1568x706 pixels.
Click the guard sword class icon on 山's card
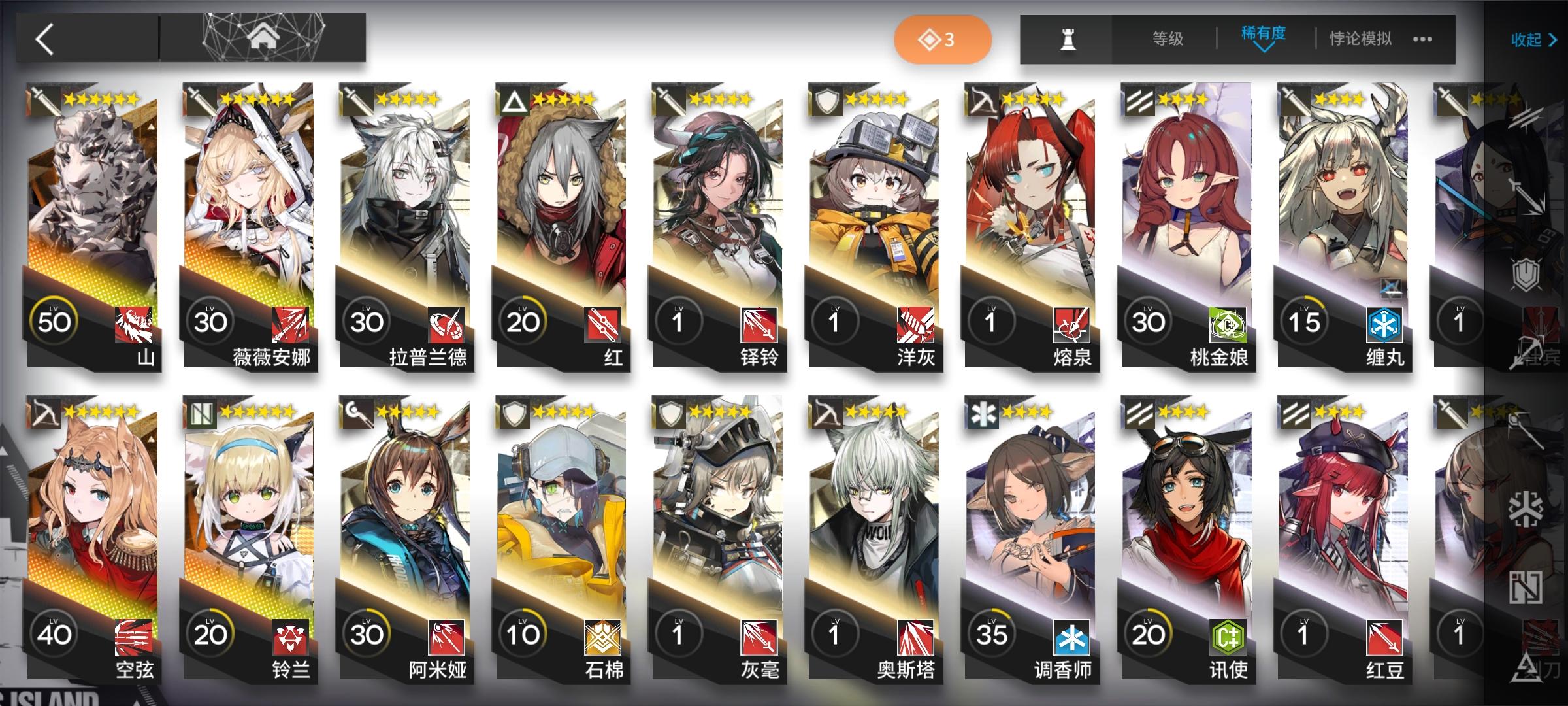[x=46, y=99]
